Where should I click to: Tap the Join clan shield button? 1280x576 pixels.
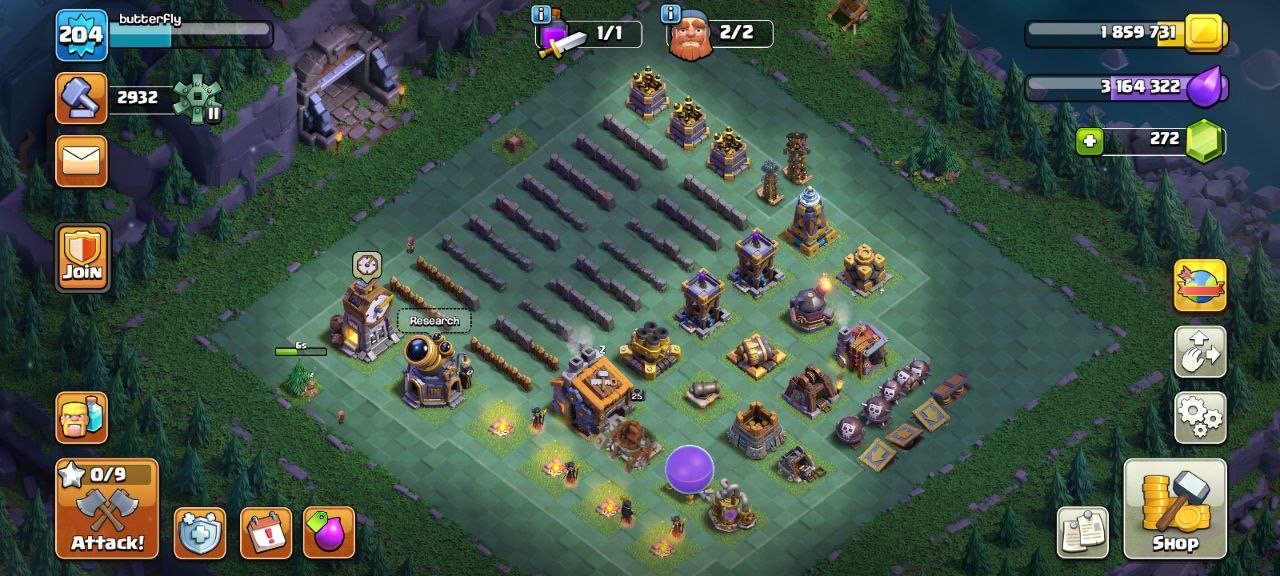[x=82, y=257]
